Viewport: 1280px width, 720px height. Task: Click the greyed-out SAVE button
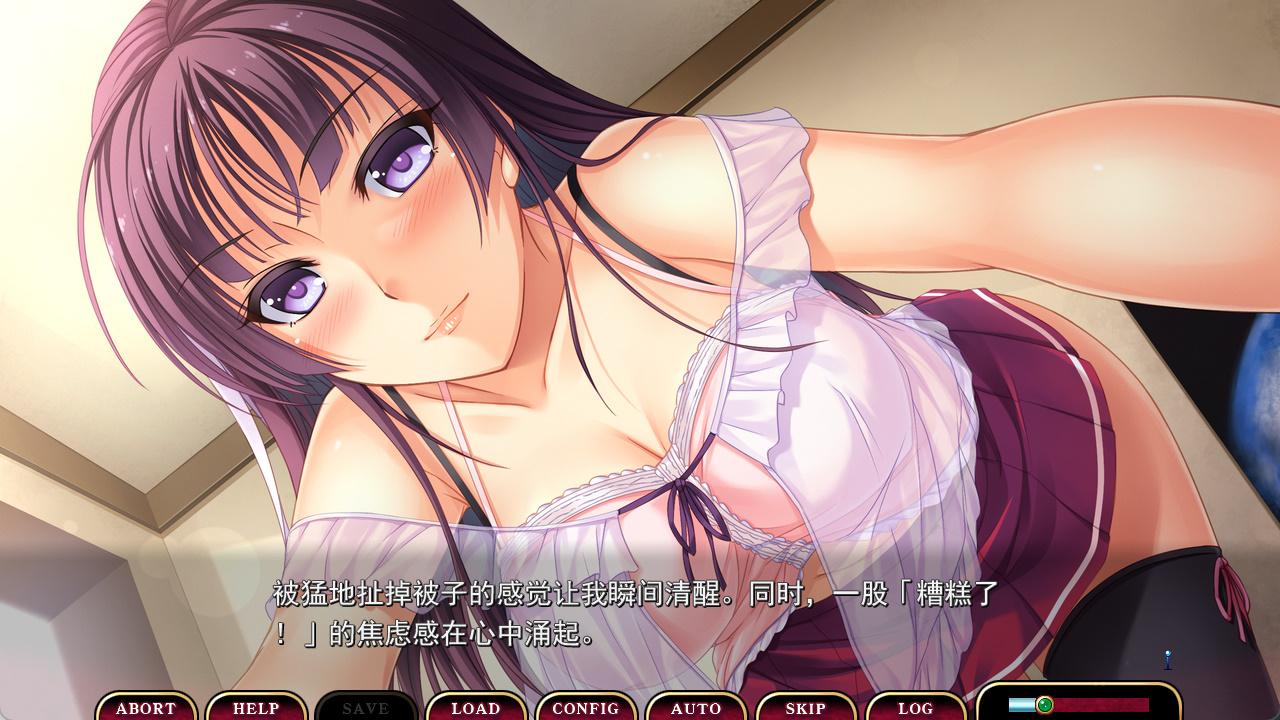tap(366, 708)
